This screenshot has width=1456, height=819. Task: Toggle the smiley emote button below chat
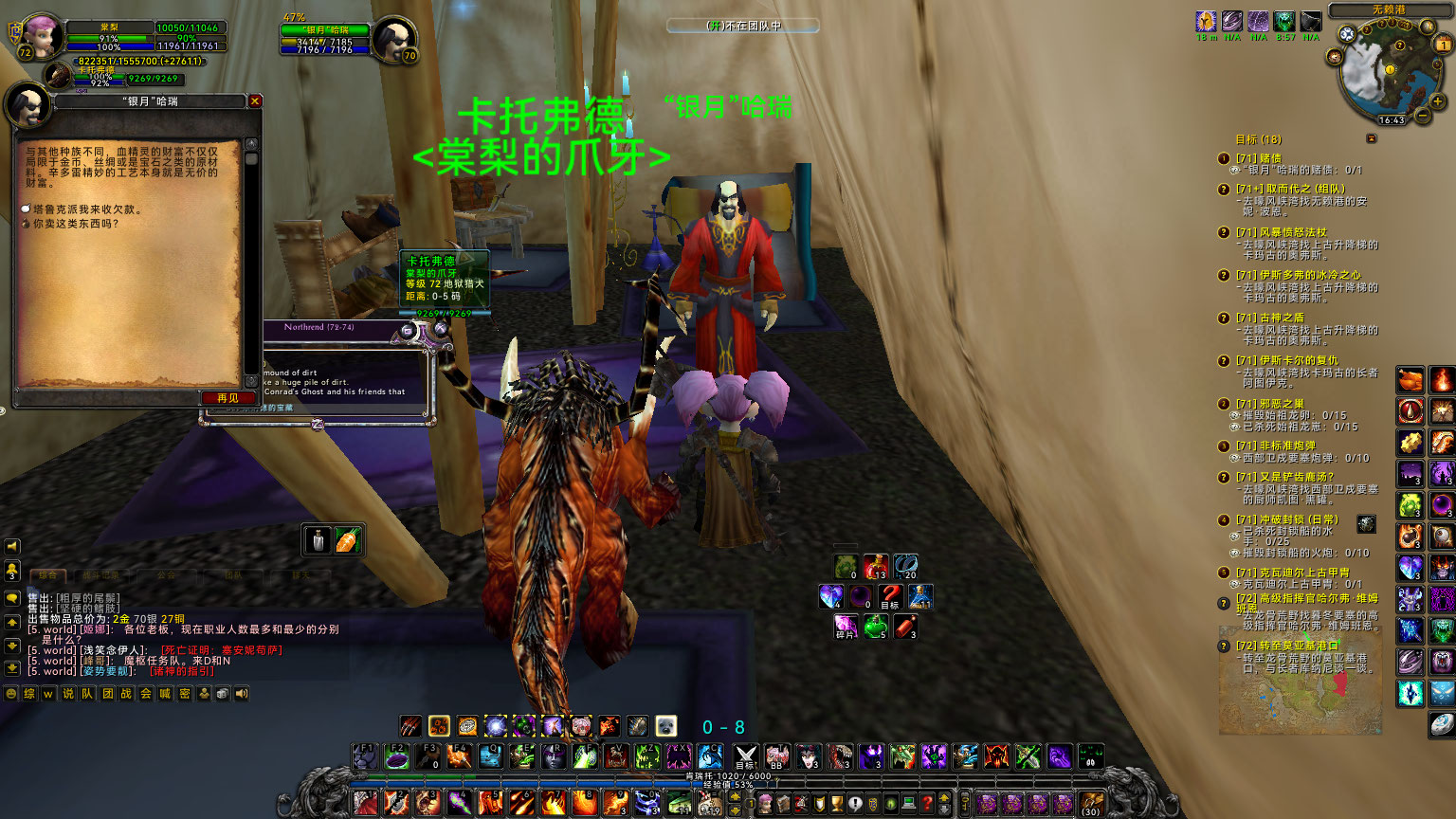[11, 693]
